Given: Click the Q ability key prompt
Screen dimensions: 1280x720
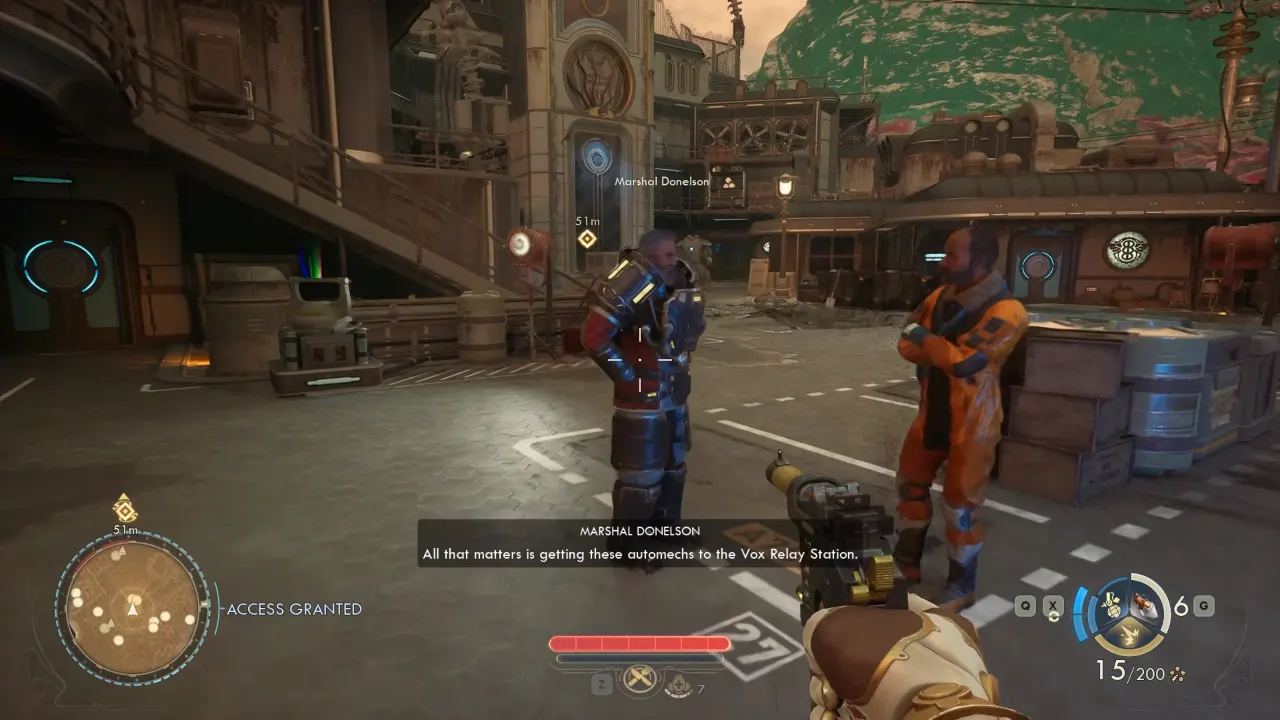Looking at the screenshot, I should pos(1024,605).
